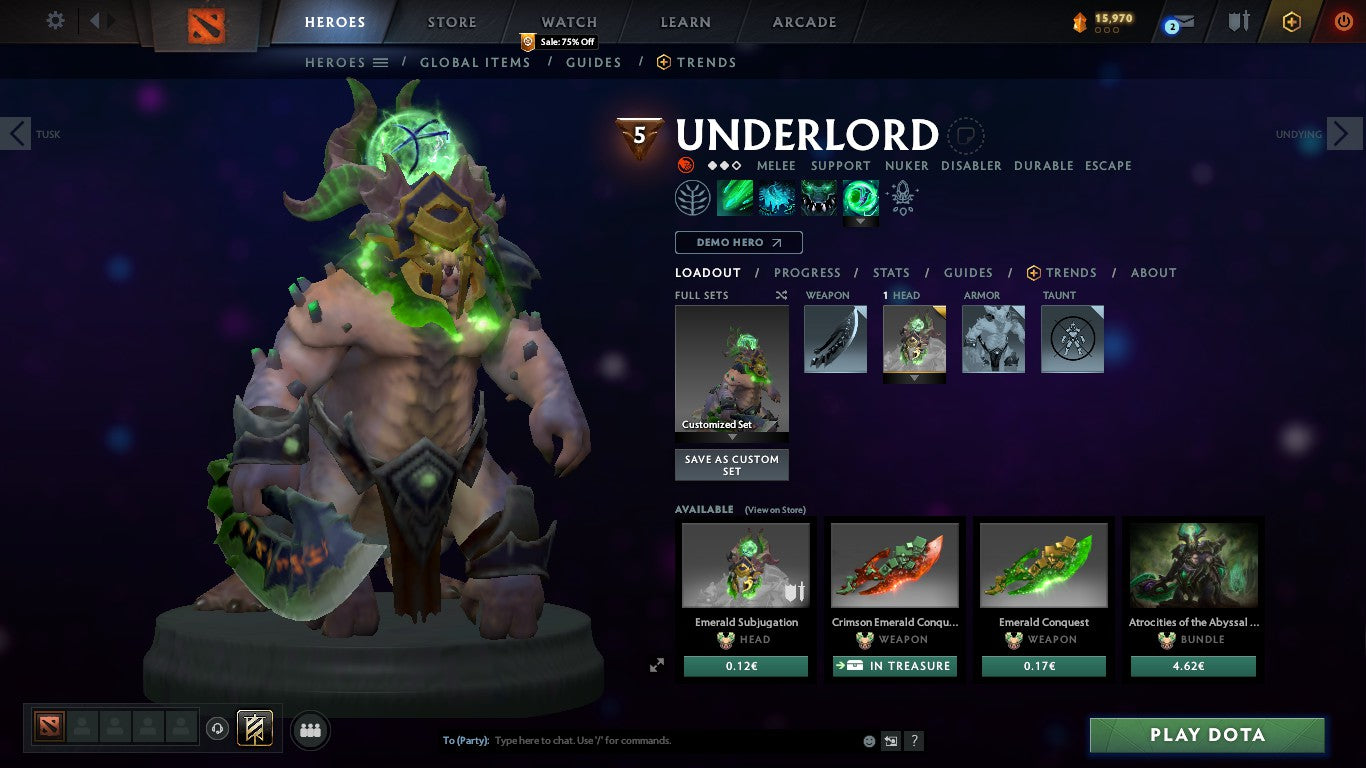Toggle the party matchmaking group icon

coord(310,730)
